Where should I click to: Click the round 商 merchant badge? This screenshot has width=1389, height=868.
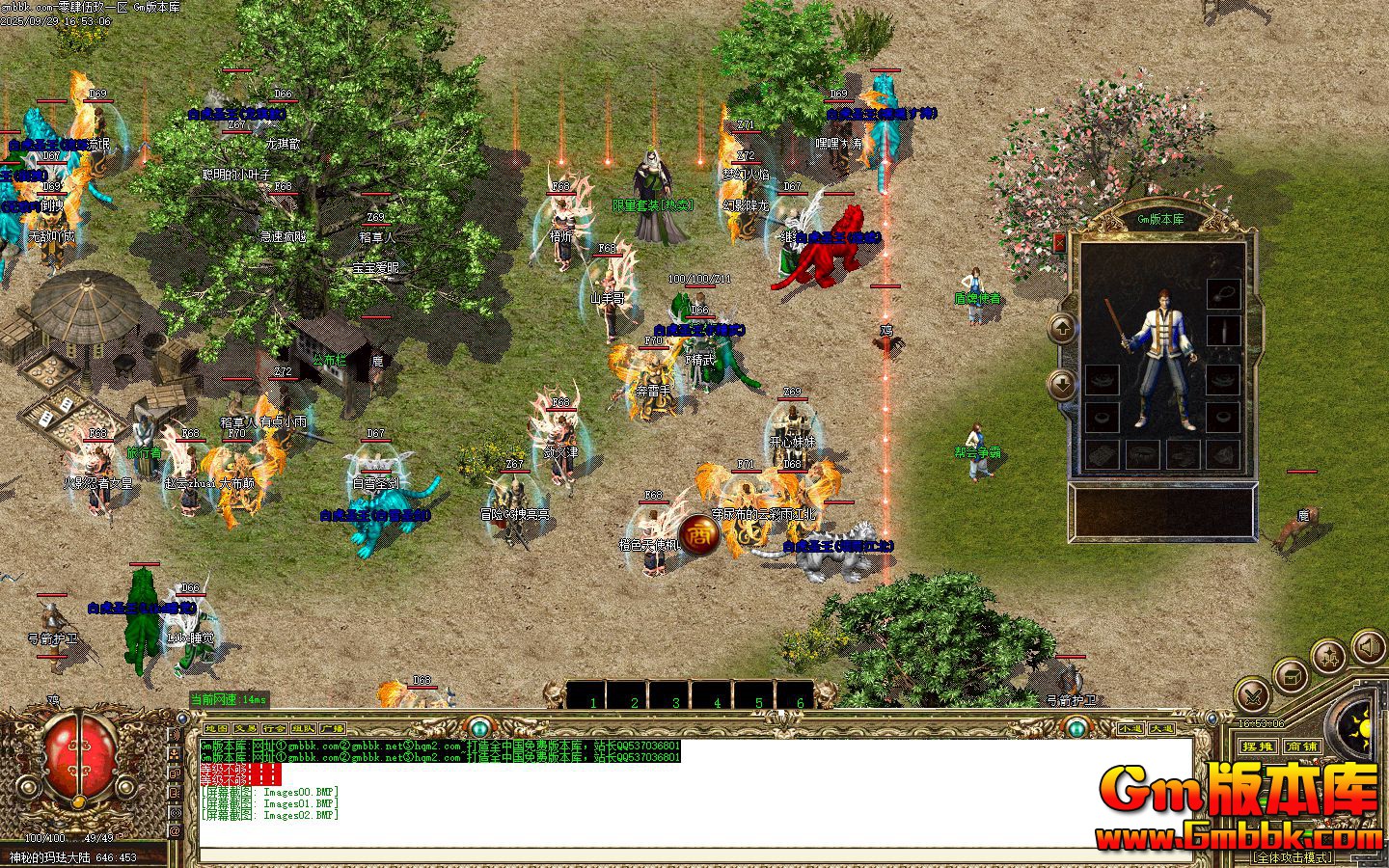pyautogui.click(x=699, y=535)
